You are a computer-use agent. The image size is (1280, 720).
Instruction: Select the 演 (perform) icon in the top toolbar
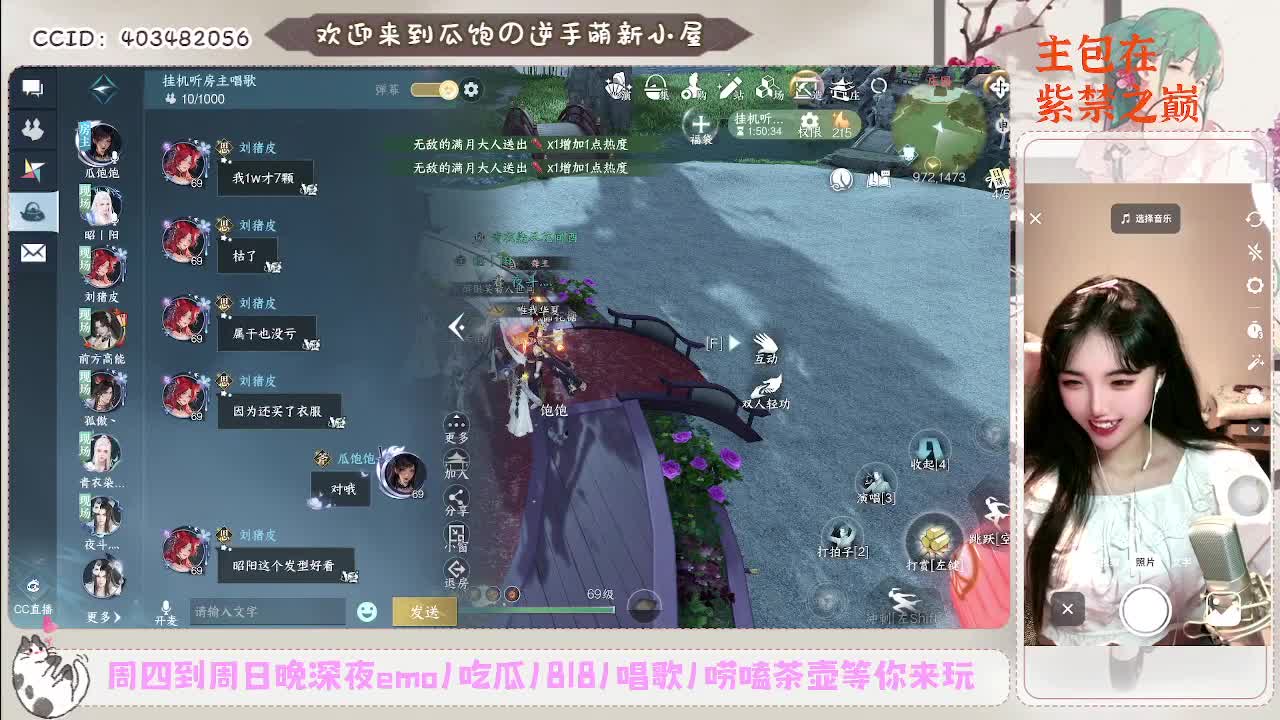[616, 88]
